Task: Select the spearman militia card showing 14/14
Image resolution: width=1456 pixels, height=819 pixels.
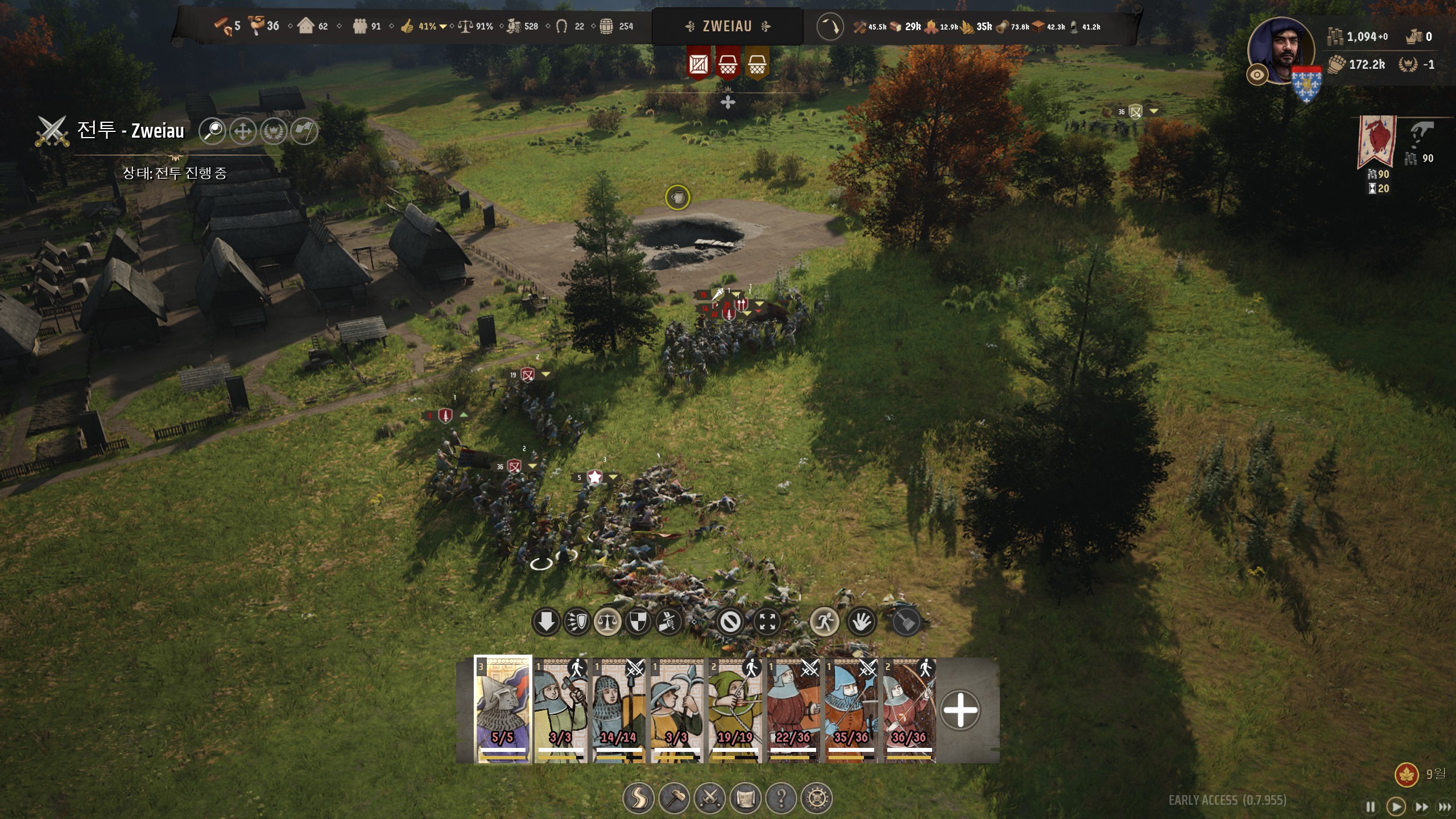Action: [619, 710]
